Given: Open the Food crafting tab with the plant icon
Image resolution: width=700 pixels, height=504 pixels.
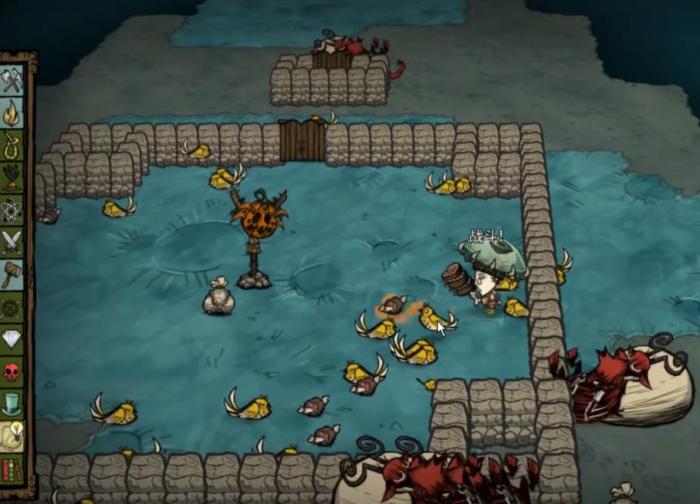Looking at the screenshot, I should 13,178.
